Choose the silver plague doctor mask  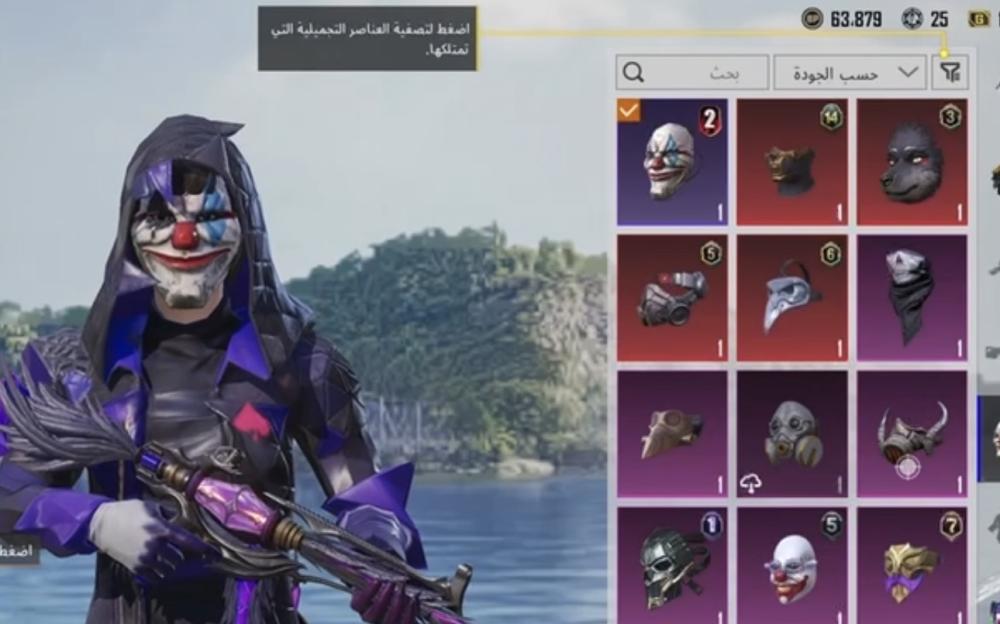792,297
